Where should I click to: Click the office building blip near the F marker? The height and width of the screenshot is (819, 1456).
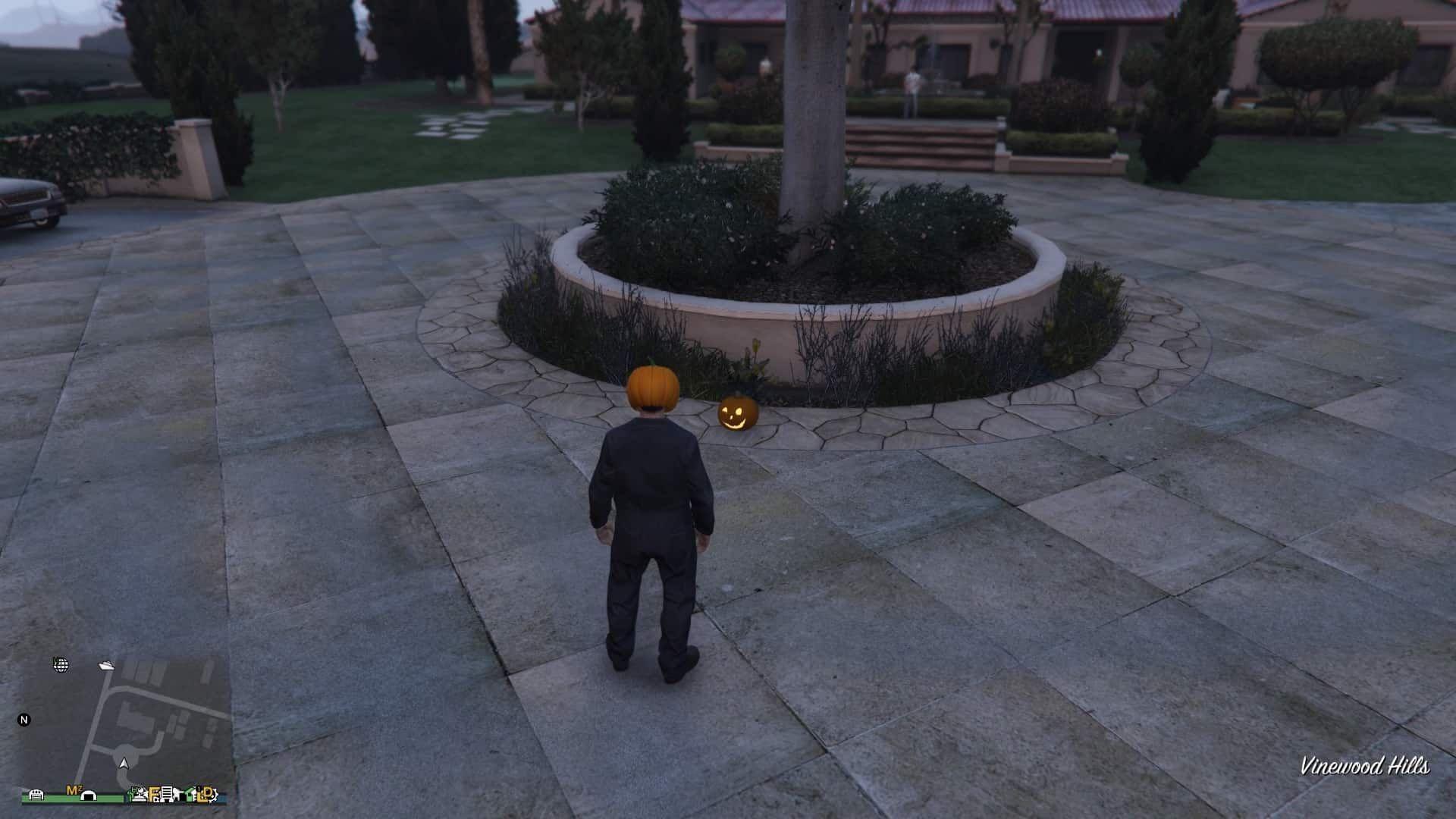tap(167, 795)
